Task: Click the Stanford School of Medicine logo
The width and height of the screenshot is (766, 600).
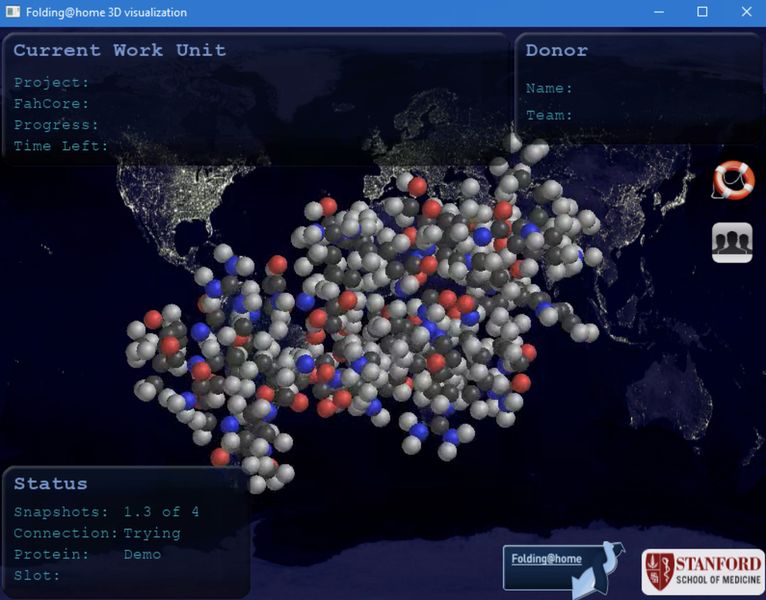Action: pyautogui.click(x=703, y=572)
